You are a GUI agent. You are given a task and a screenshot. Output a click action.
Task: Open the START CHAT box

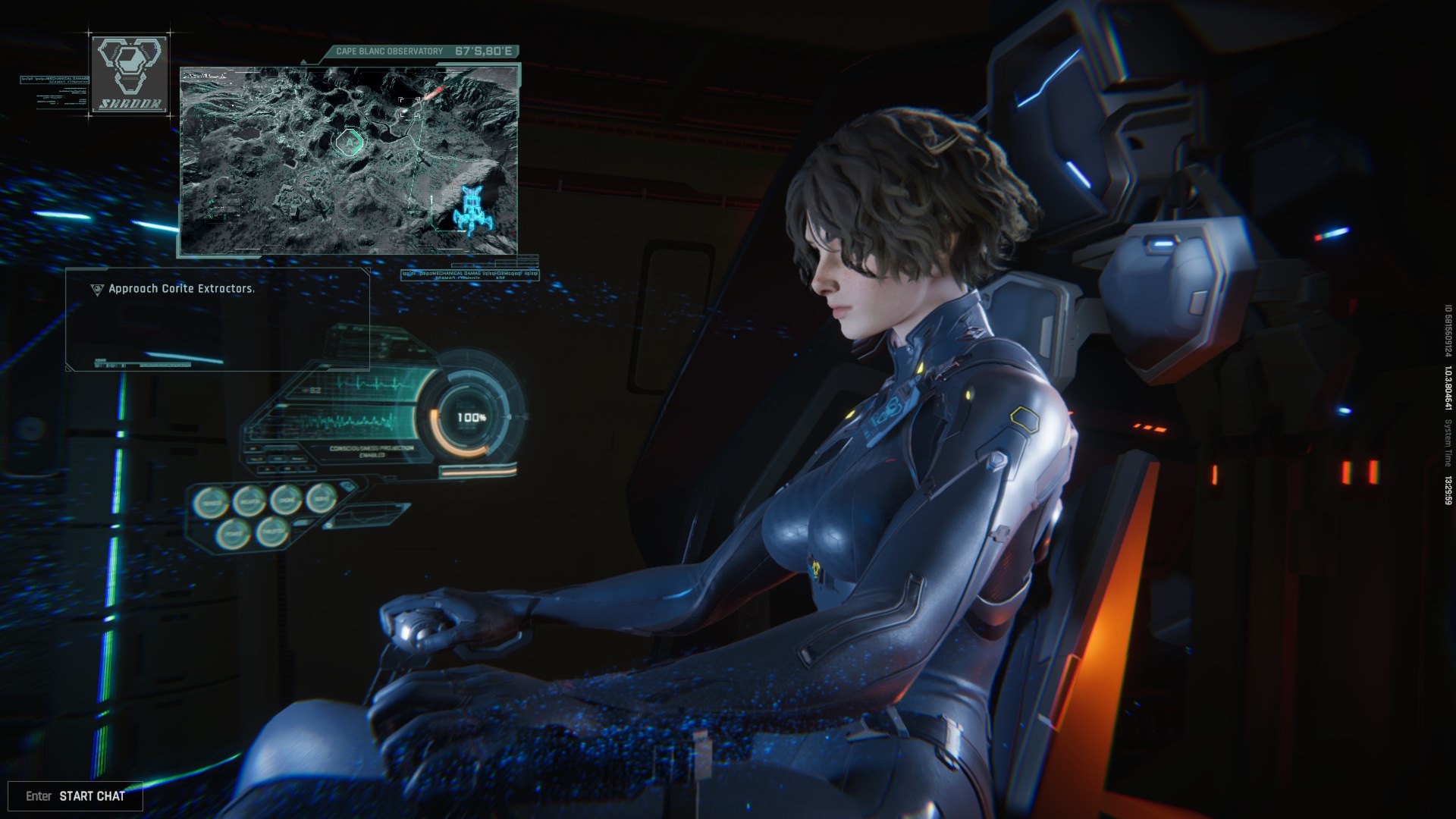coord(75,795)
